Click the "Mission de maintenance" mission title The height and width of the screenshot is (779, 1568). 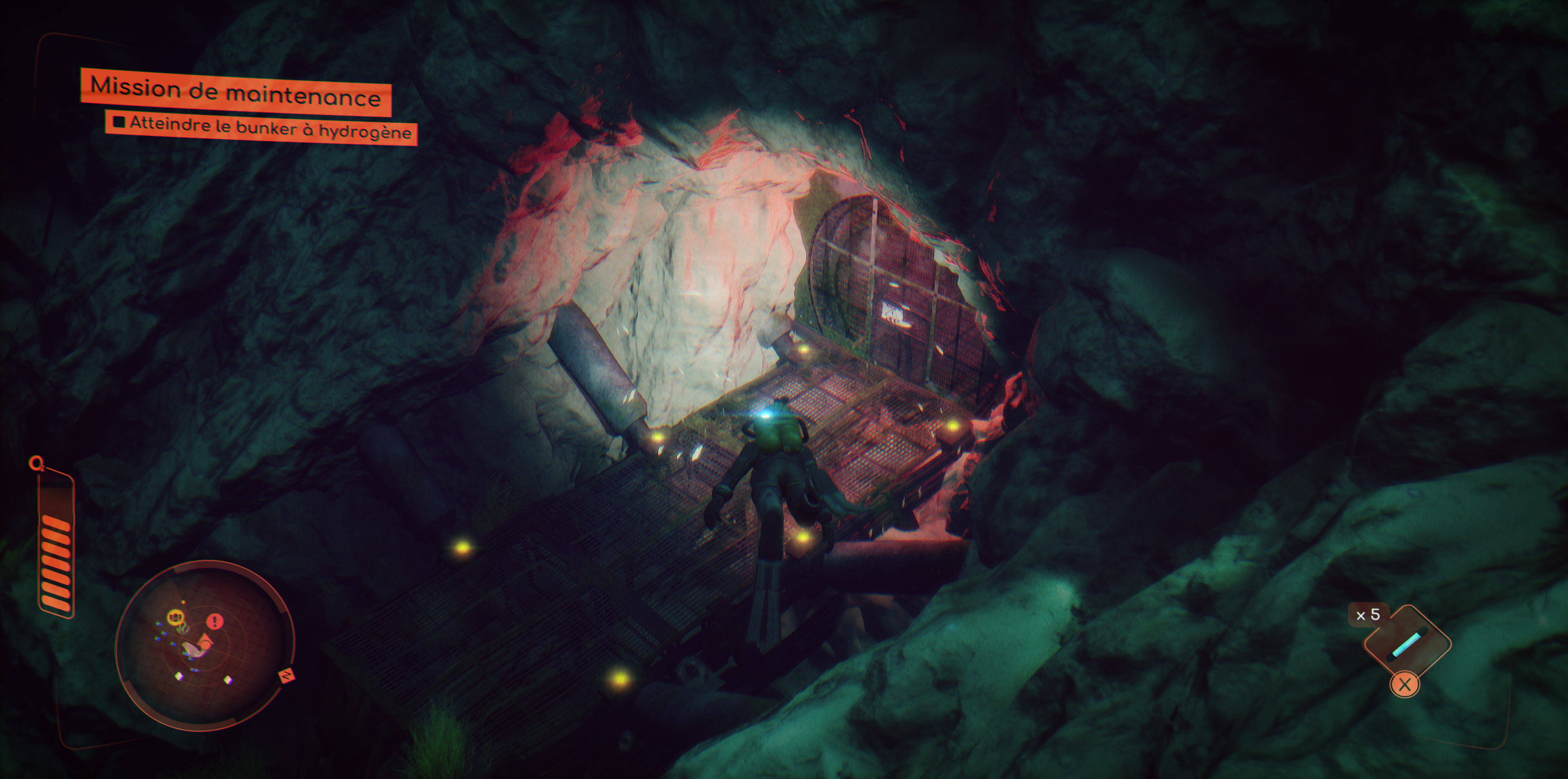236,93
